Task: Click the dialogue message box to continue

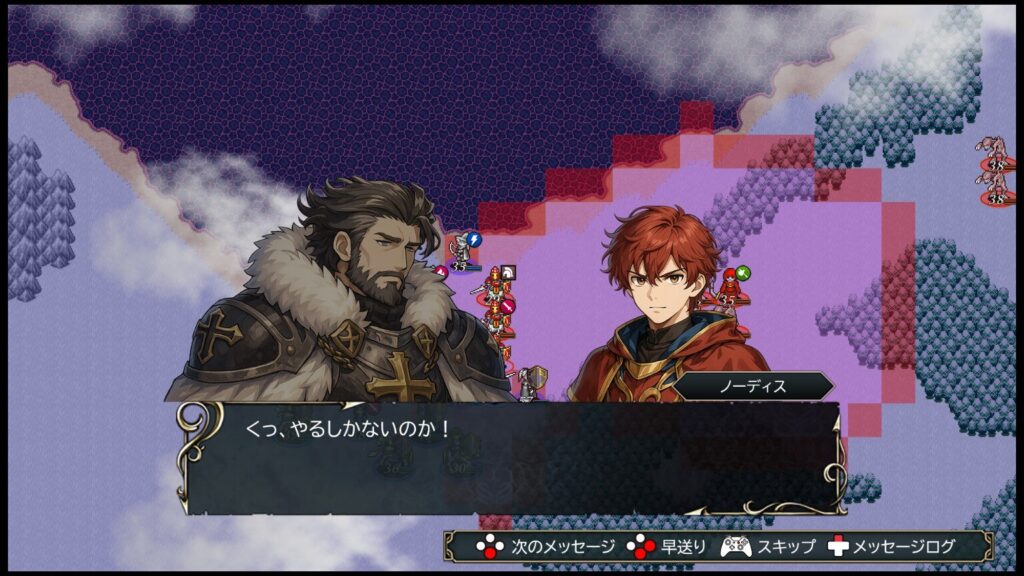Action: [510, 458]
